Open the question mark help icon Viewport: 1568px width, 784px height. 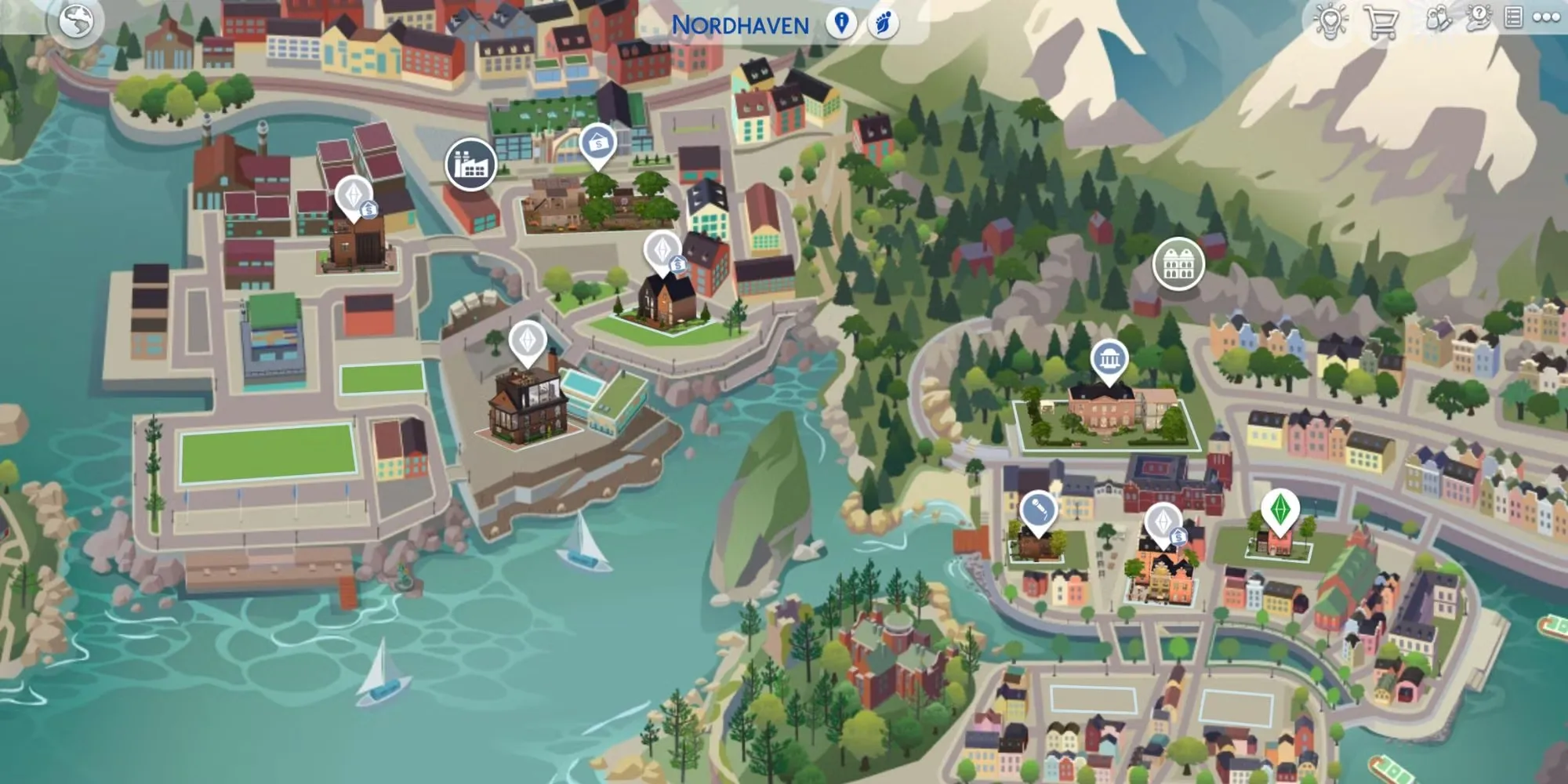pyautogui.click(x=1478, y=18)
